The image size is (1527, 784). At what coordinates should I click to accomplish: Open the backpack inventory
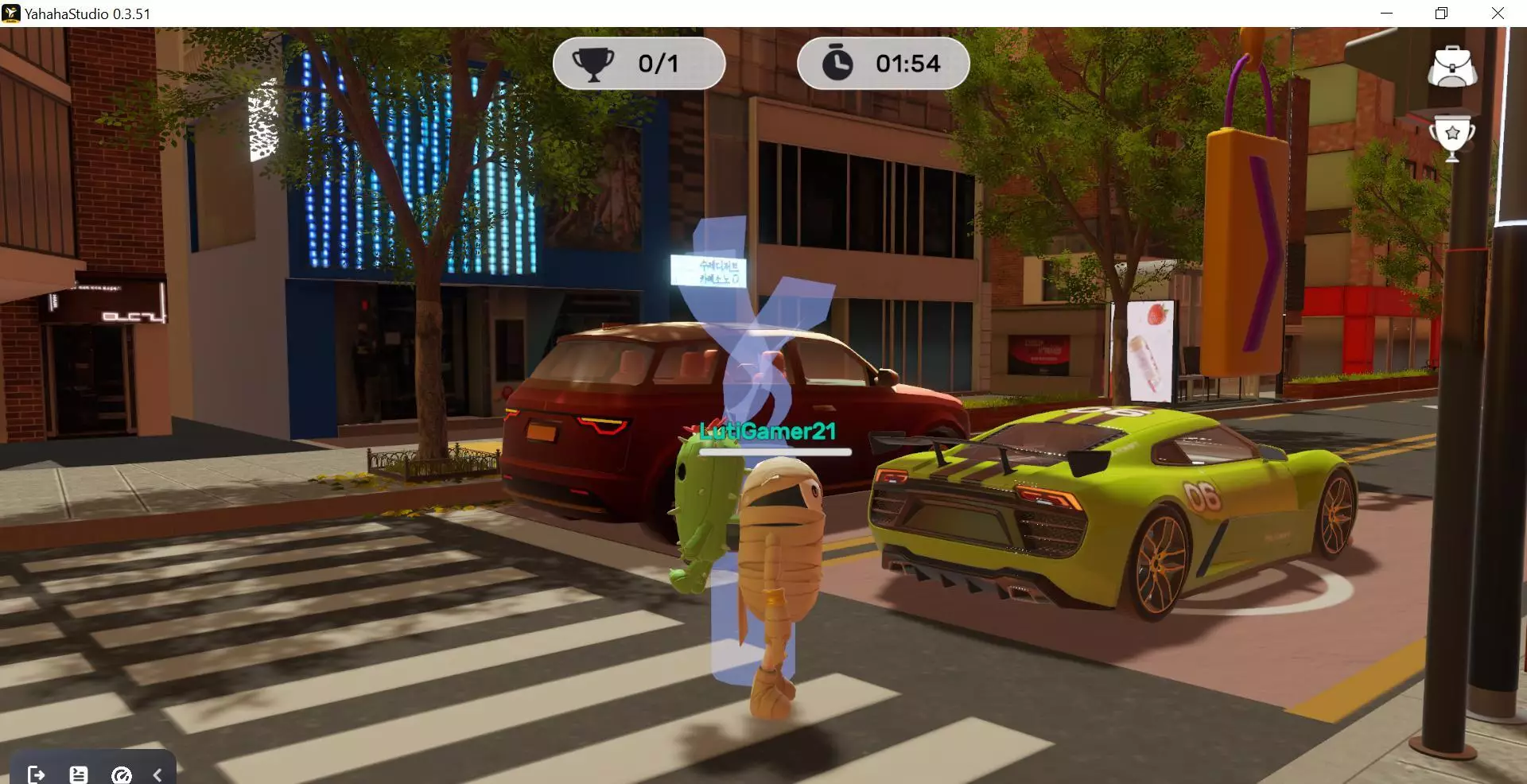point(1452,67)
